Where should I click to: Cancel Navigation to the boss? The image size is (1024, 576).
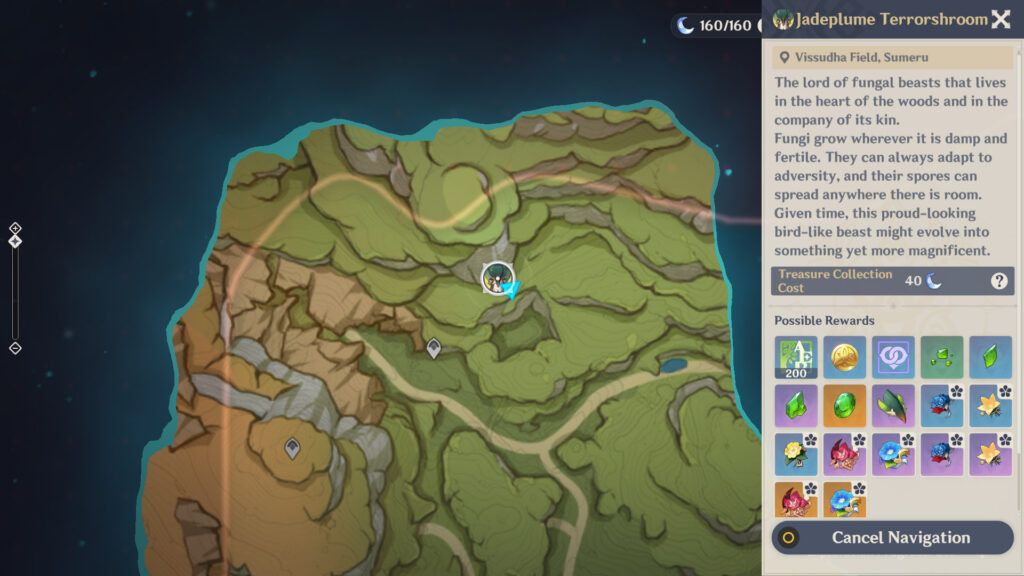coord(892,538)
